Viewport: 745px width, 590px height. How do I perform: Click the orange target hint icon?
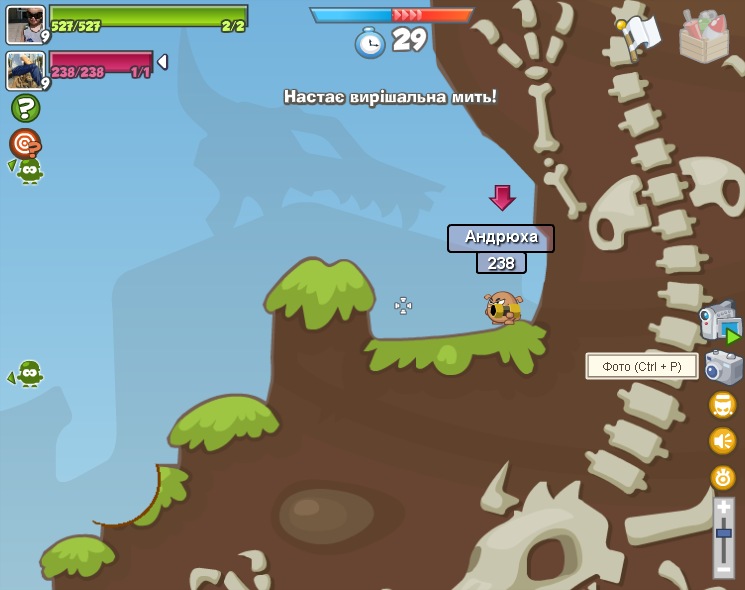click(24, 143)
